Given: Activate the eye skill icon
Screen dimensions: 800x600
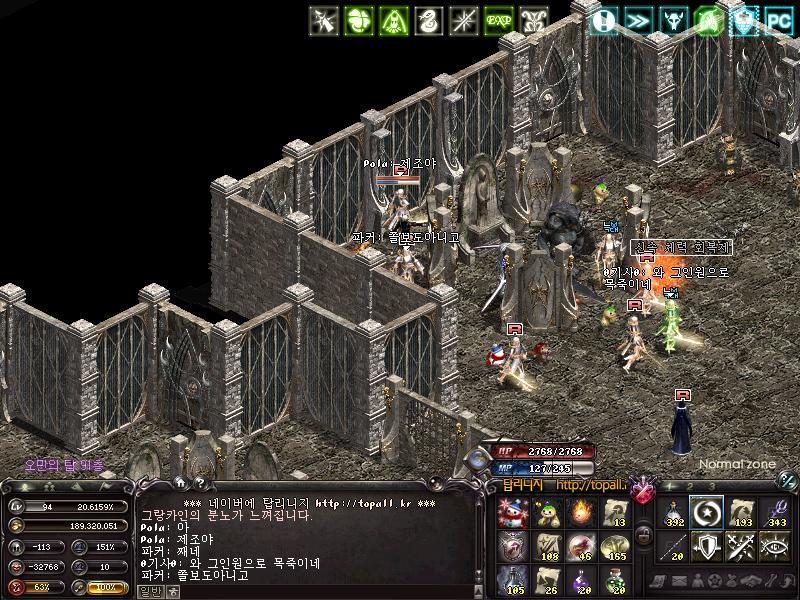Looking at the screenshot, I should (775, 546).
